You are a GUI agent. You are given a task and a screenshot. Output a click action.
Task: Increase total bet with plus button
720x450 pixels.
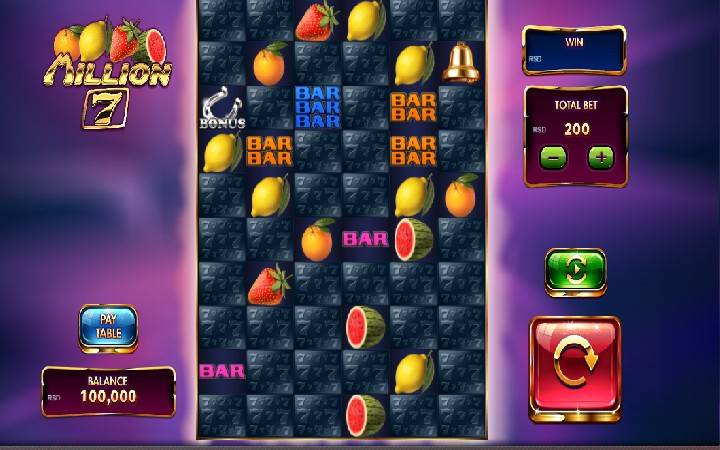[600, 157]
